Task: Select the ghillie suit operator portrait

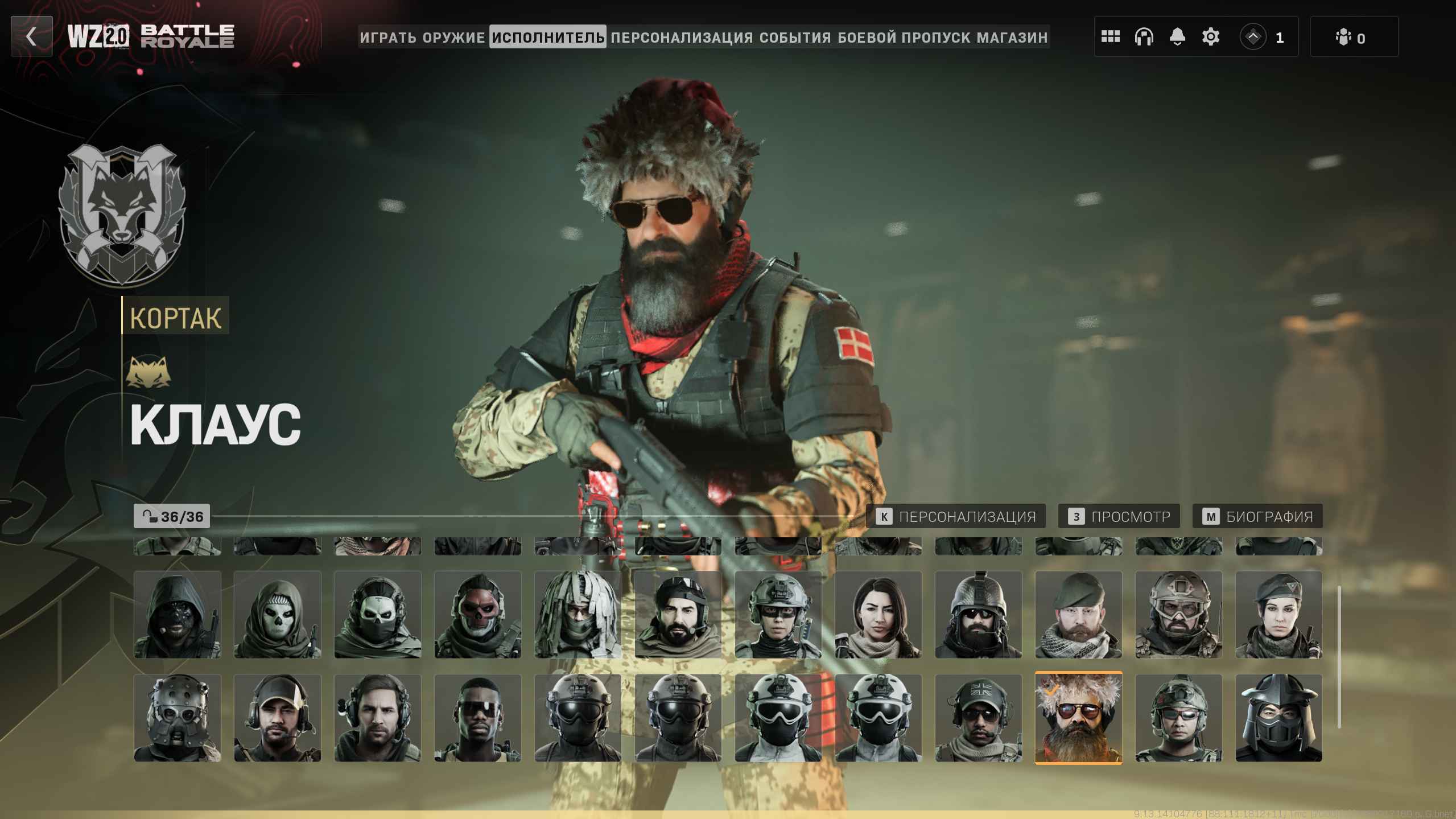Action: pos(578,615)
